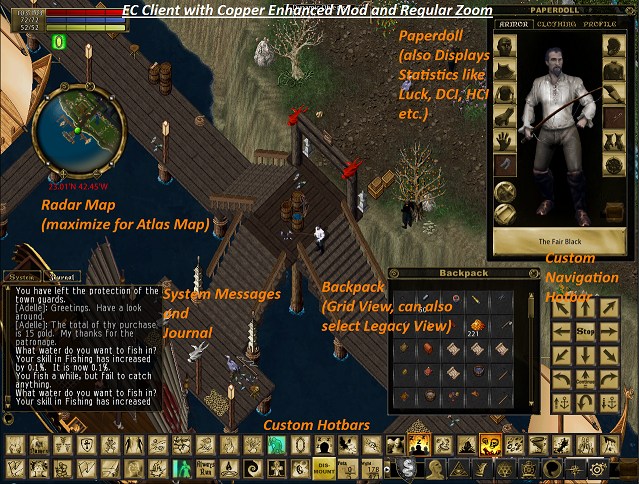Click the Stop button on the navigation hotbar
The image size is (639, 484).
(587, 330)
